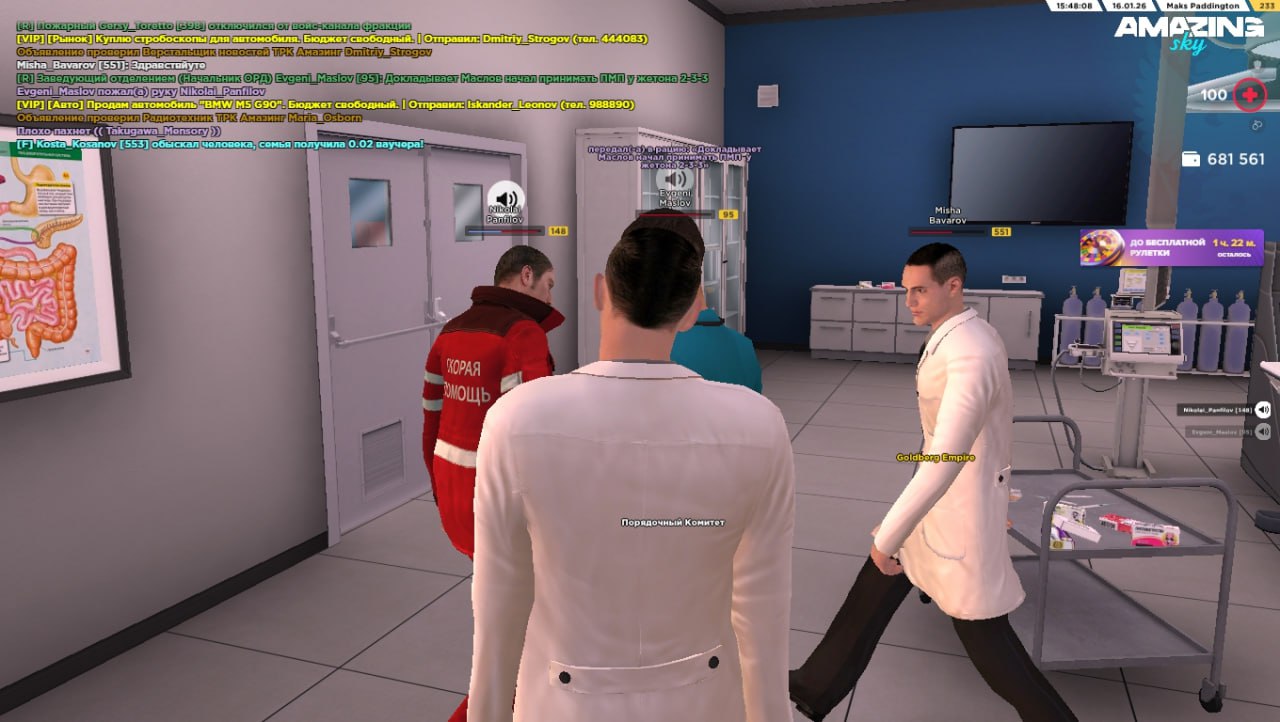
Task: Click the speaker icon beside Nikolai_Panfilov's voice entry
Action: [x=1263, y=410]
